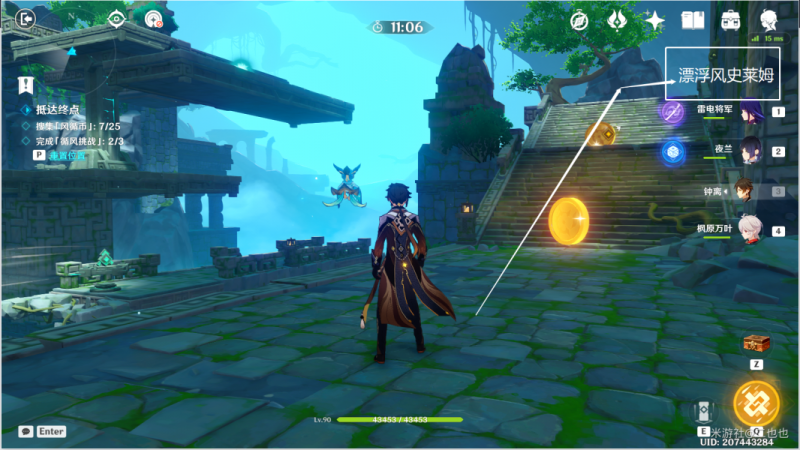Switch to party member 枫原万叶
The width and height of the screenshot is (800, 450).
[752, 229]
